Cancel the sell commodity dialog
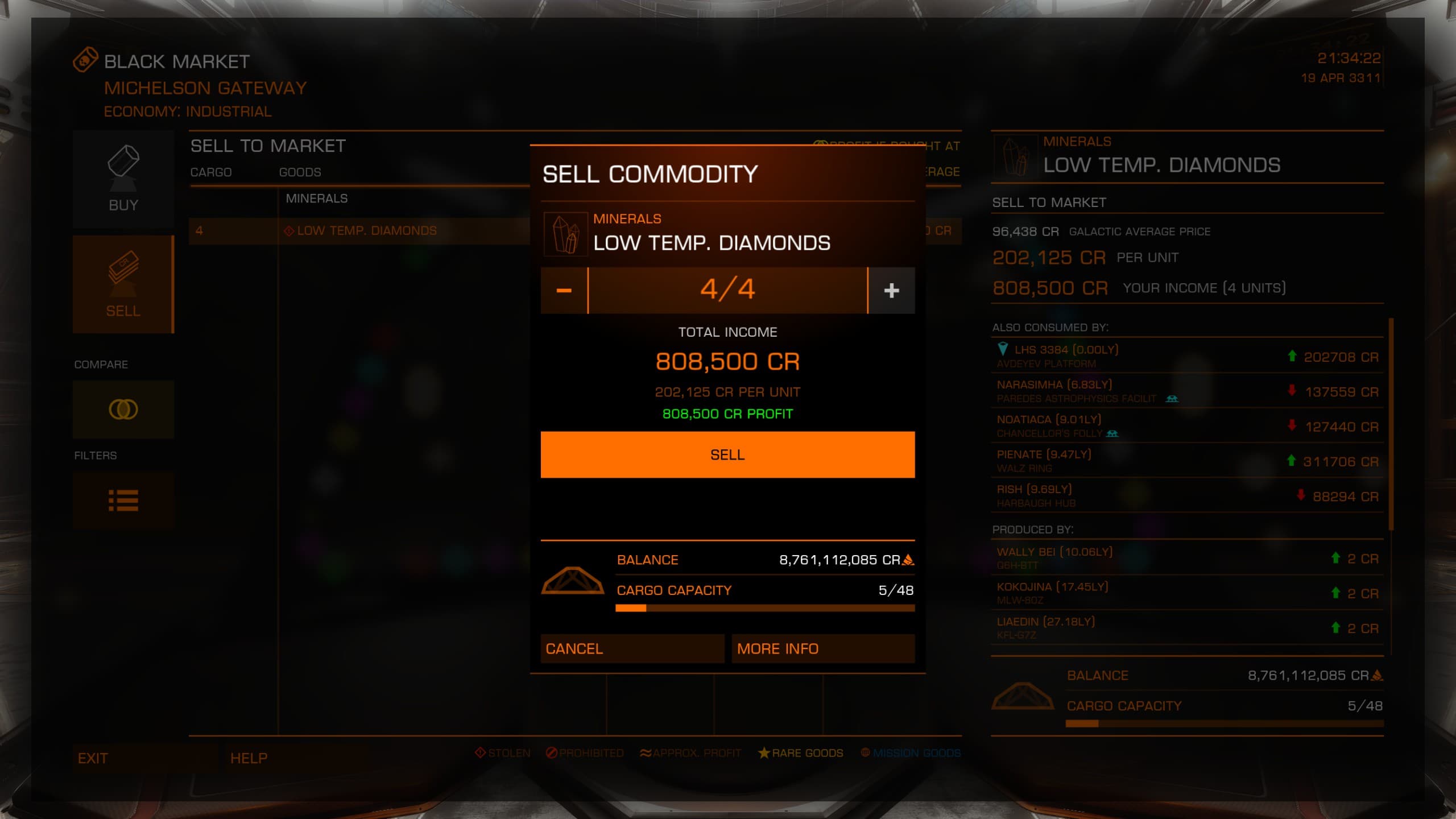This screenshot has width=1456, height=819. (632, 648)
